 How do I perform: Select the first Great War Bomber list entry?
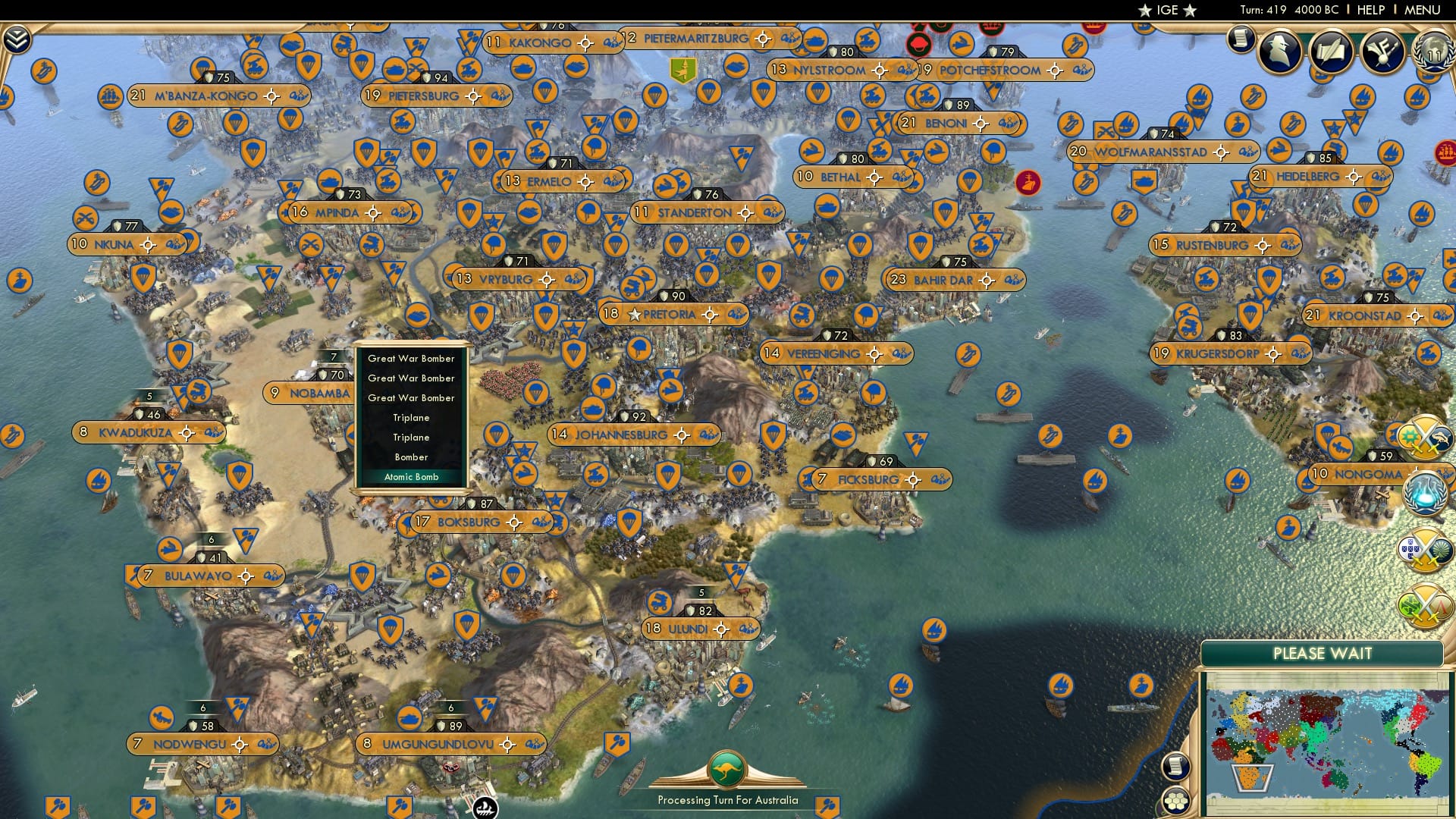(410, 357)
